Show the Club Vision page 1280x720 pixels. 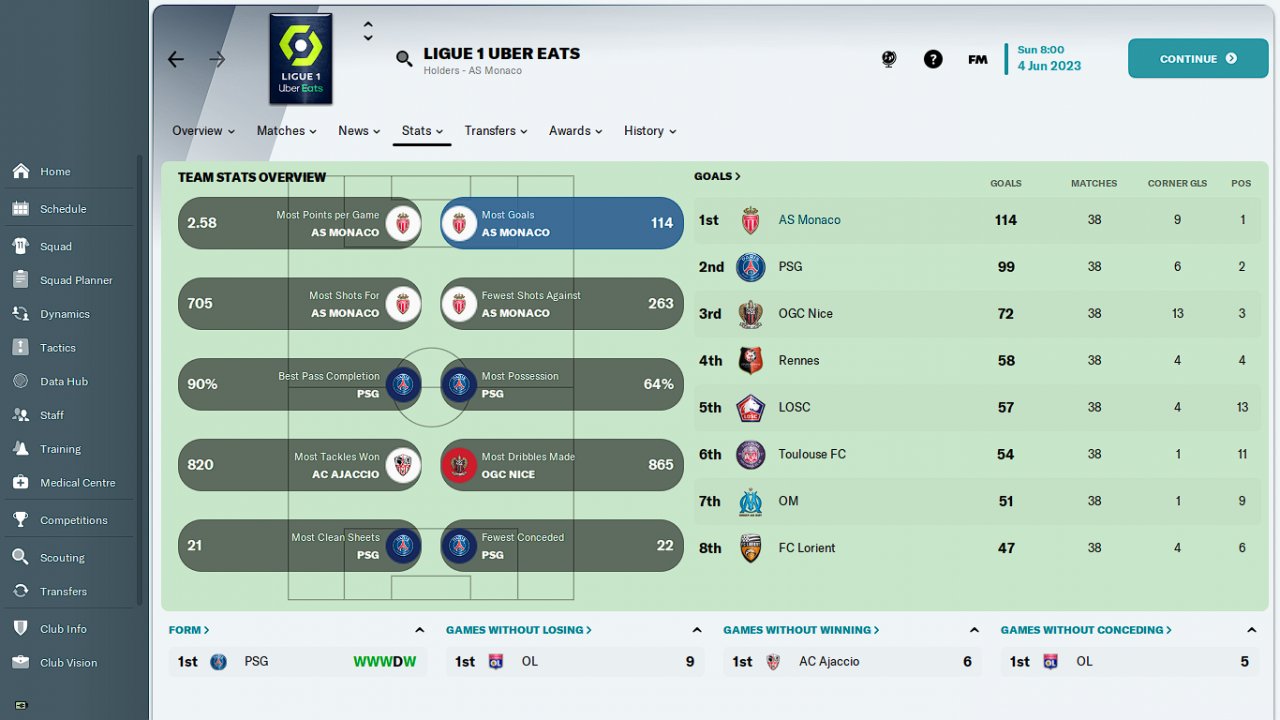point(68,662)
